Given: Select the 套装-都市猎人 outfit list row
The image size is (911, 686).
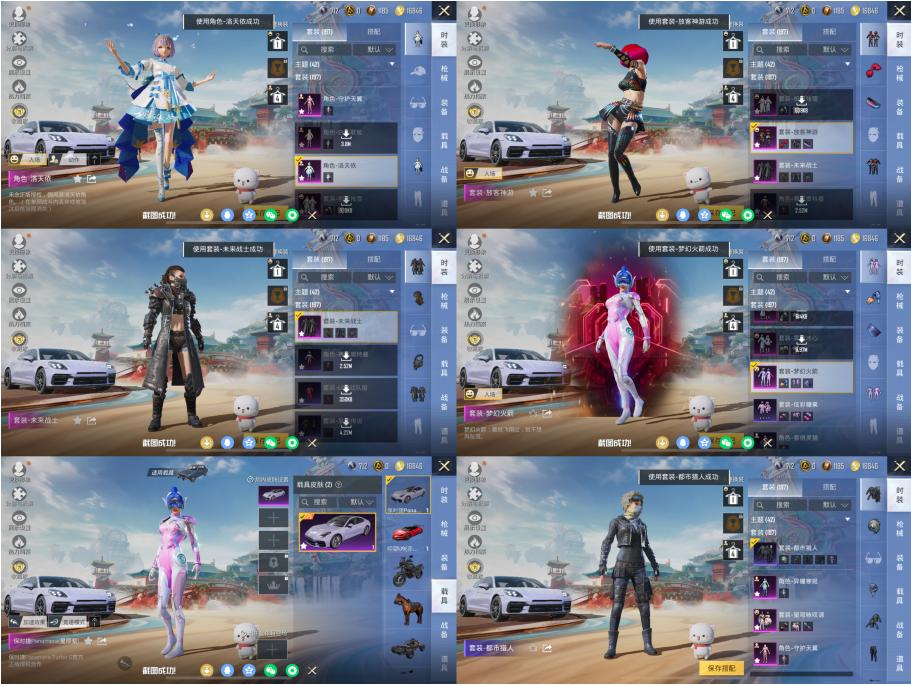Looking at the screenshot, I should (x=802, y=552).
